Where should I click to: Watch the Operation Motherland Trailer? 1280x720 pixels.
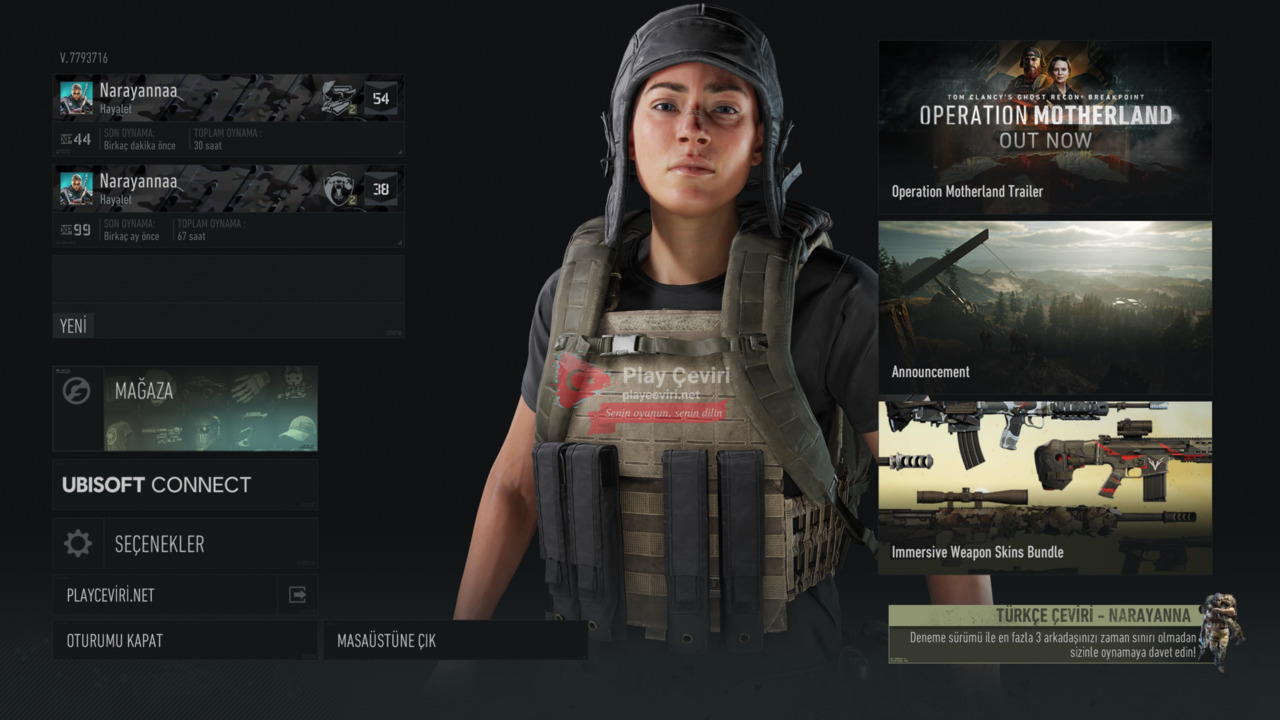(1045, 127)
